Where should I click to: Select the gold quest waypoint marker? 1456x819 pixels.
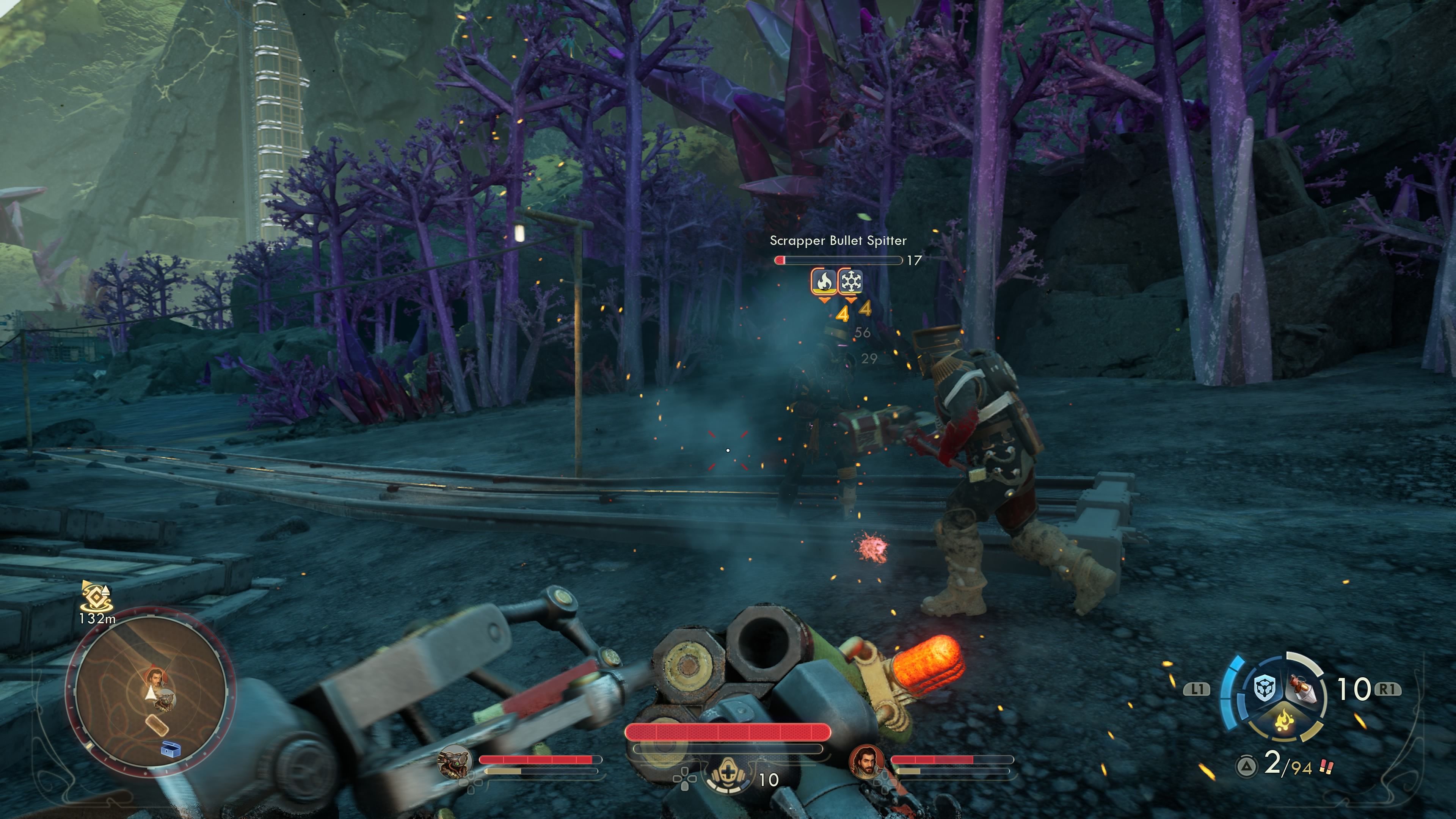tap(97, 596)
